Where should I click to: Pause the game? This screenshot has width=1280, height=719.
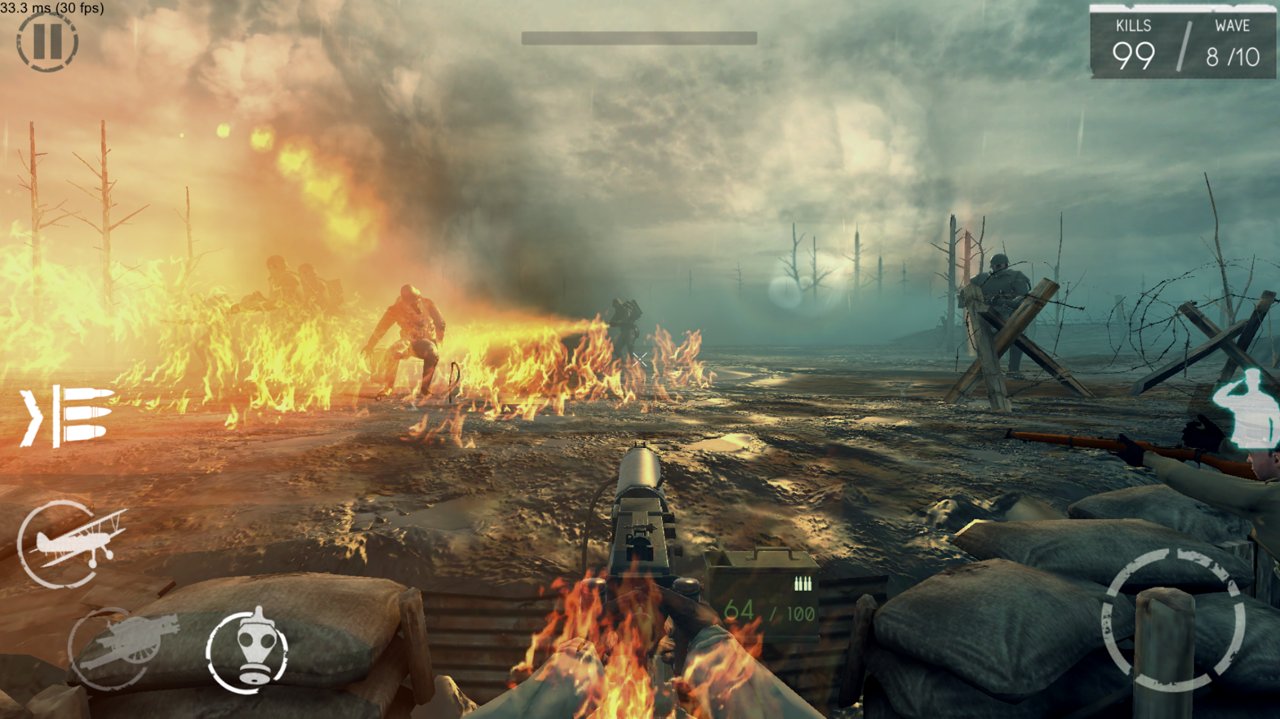(47, 42)
